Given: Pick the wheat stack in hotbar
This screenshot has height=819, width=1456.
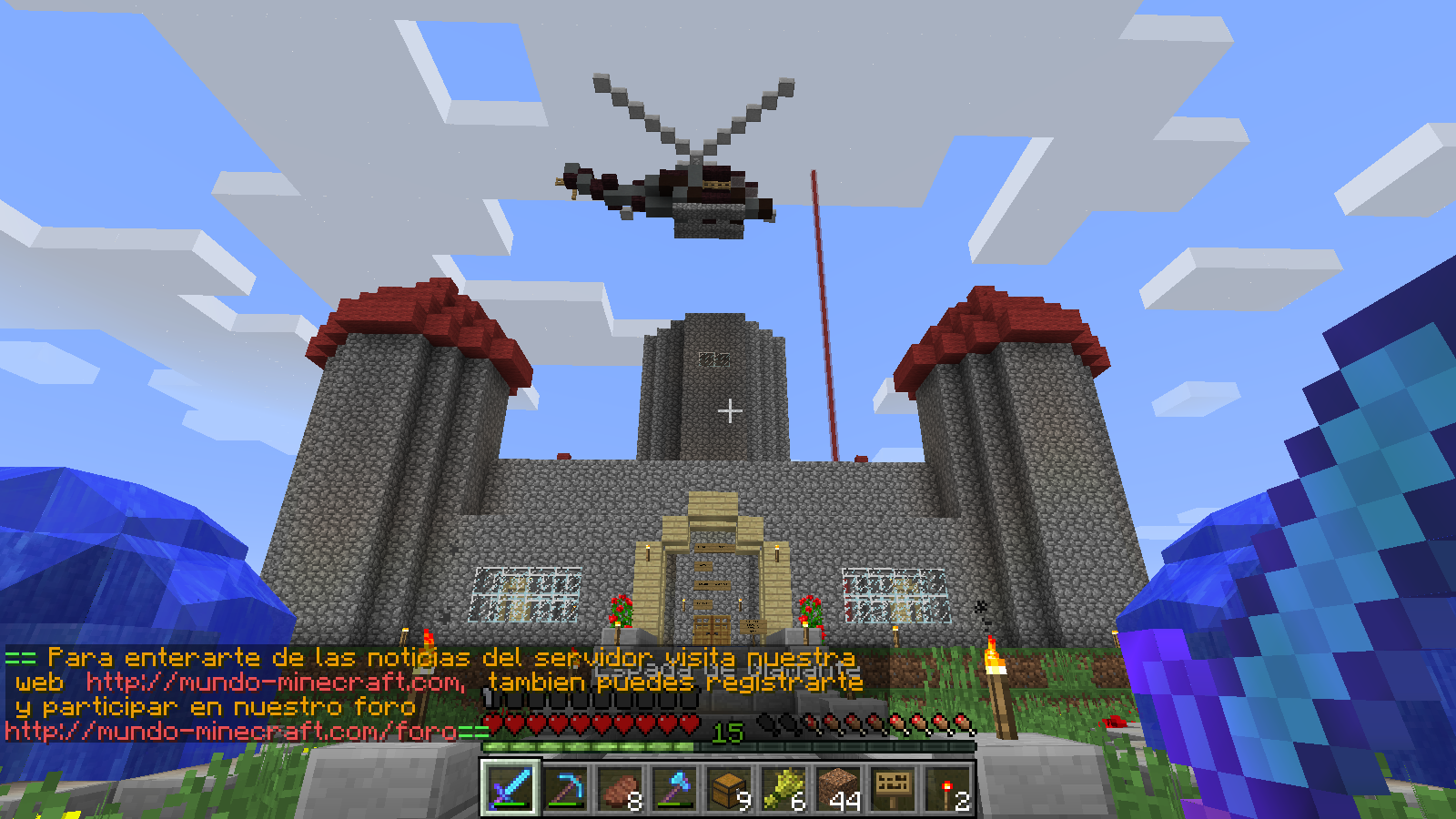Looking at the screenshot, I should (784, 787).
